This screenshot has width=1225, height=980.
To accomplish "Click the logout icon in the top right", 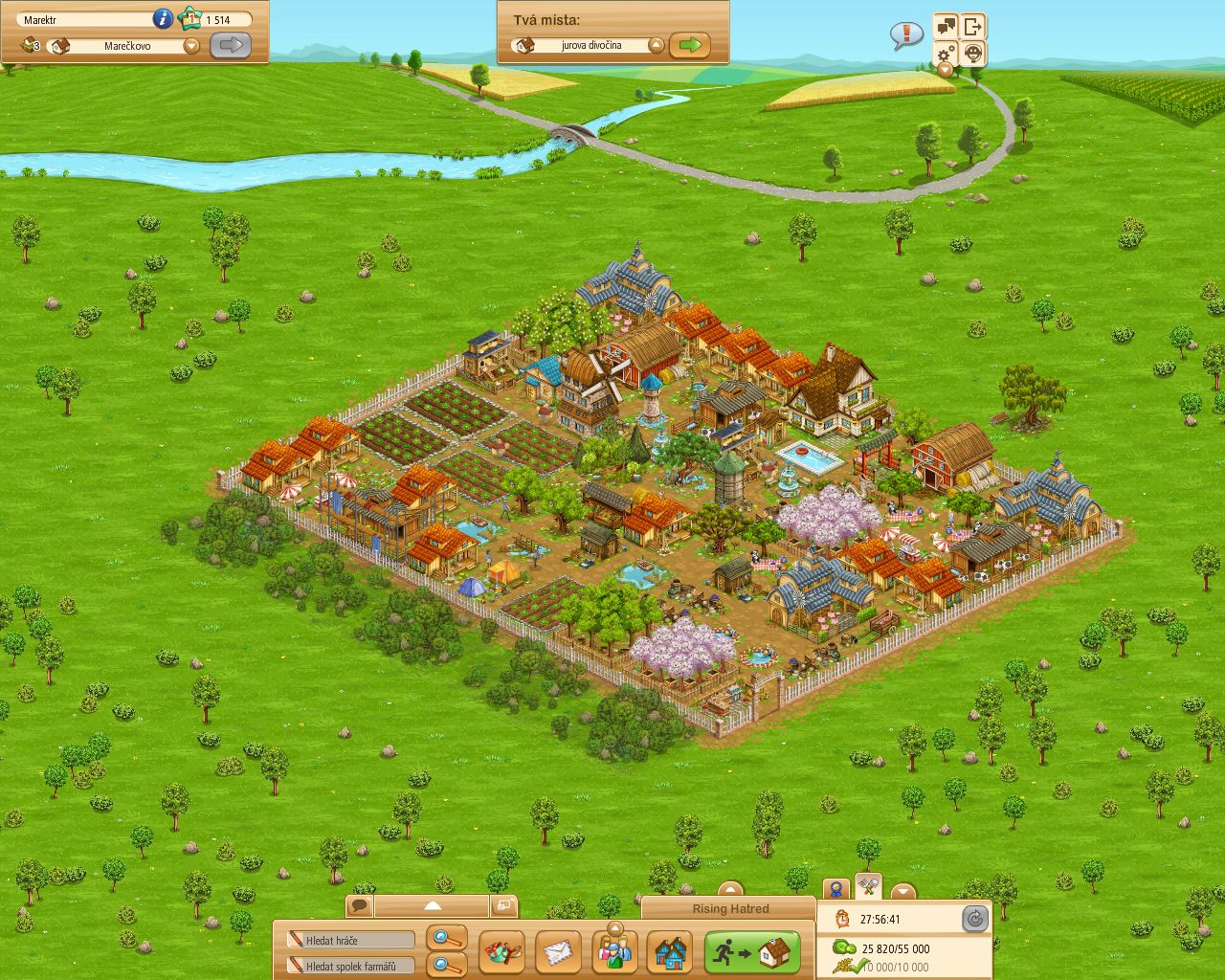I will pyautogui.click(x=972, y=27).
